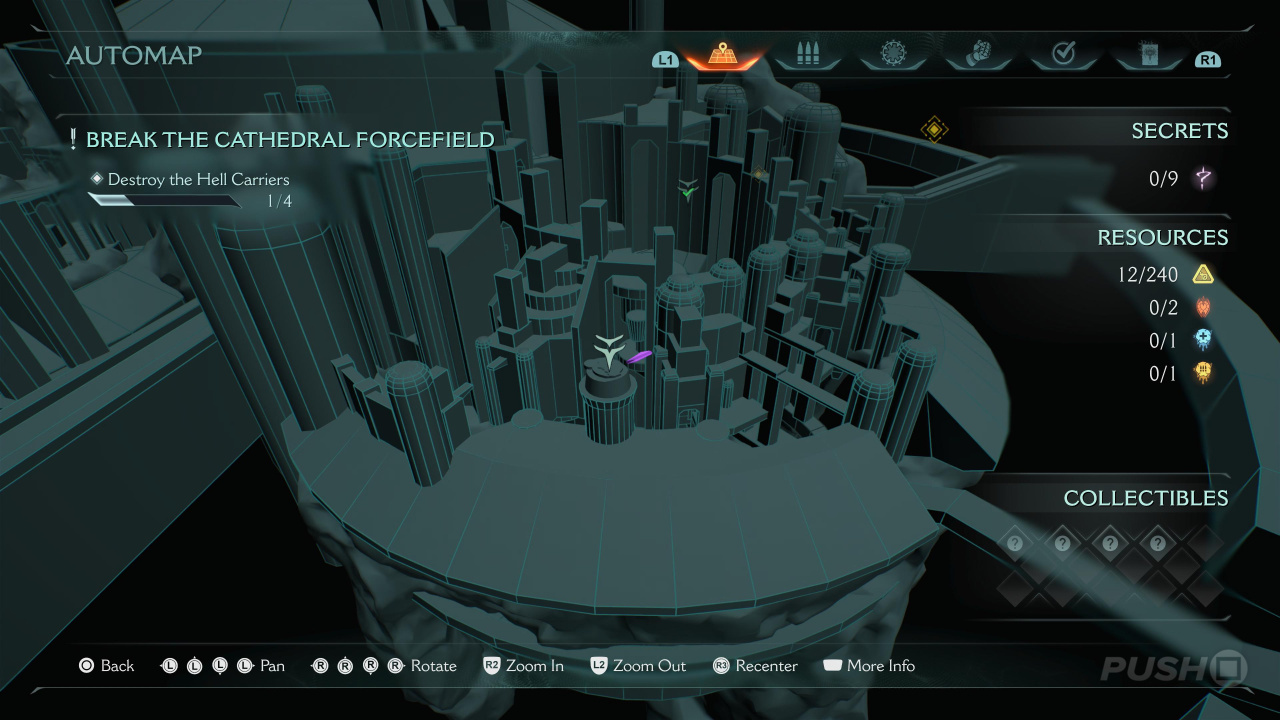This screenshot has width=1280, height=720.
Task: Click the purple secrets question mark icon
Action: pyautogui.click(x=1204, y=179)
